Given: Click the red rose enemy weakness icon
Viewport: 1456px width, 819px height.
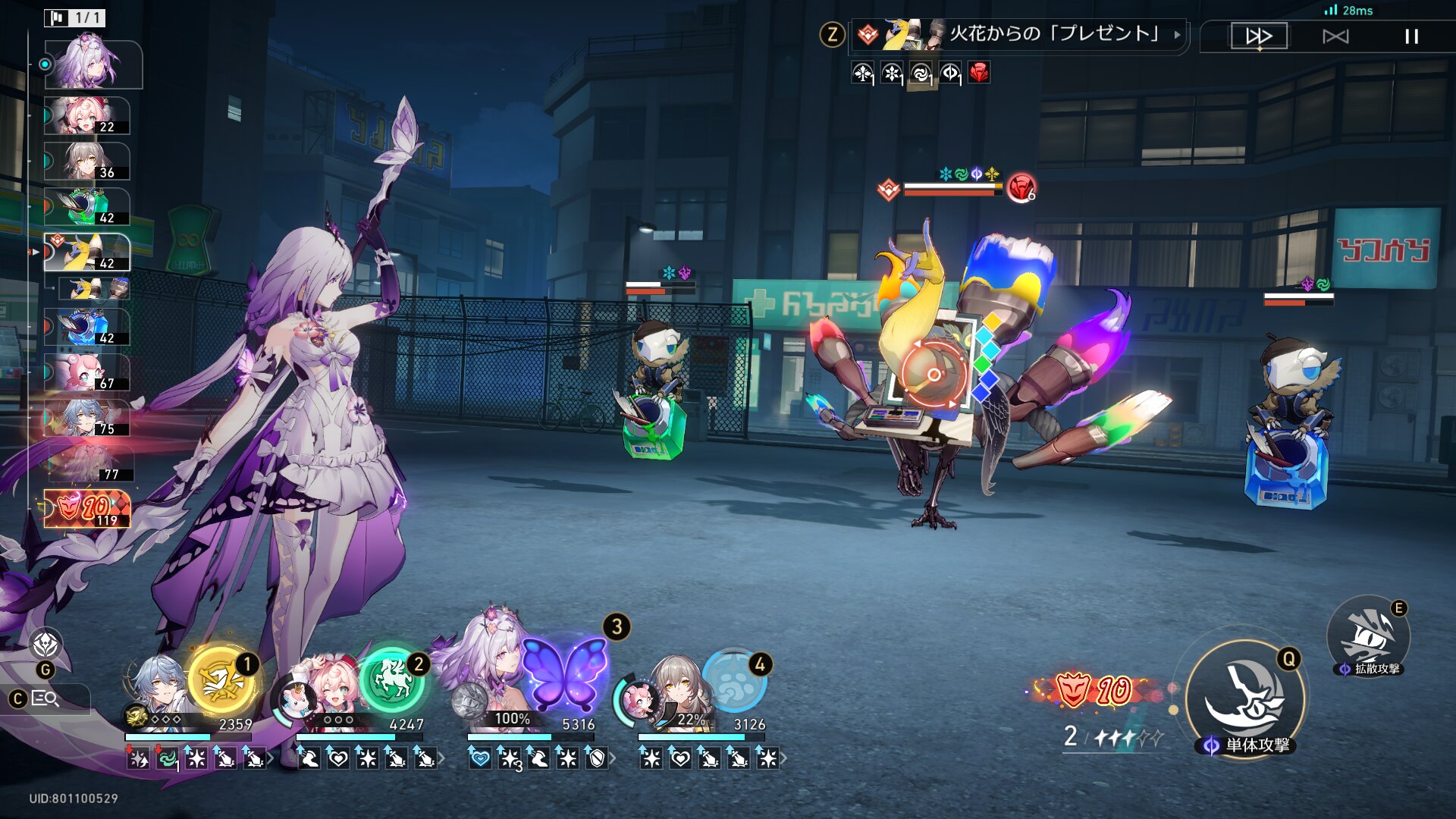Looking at the screenshot, I should [979, 73].
